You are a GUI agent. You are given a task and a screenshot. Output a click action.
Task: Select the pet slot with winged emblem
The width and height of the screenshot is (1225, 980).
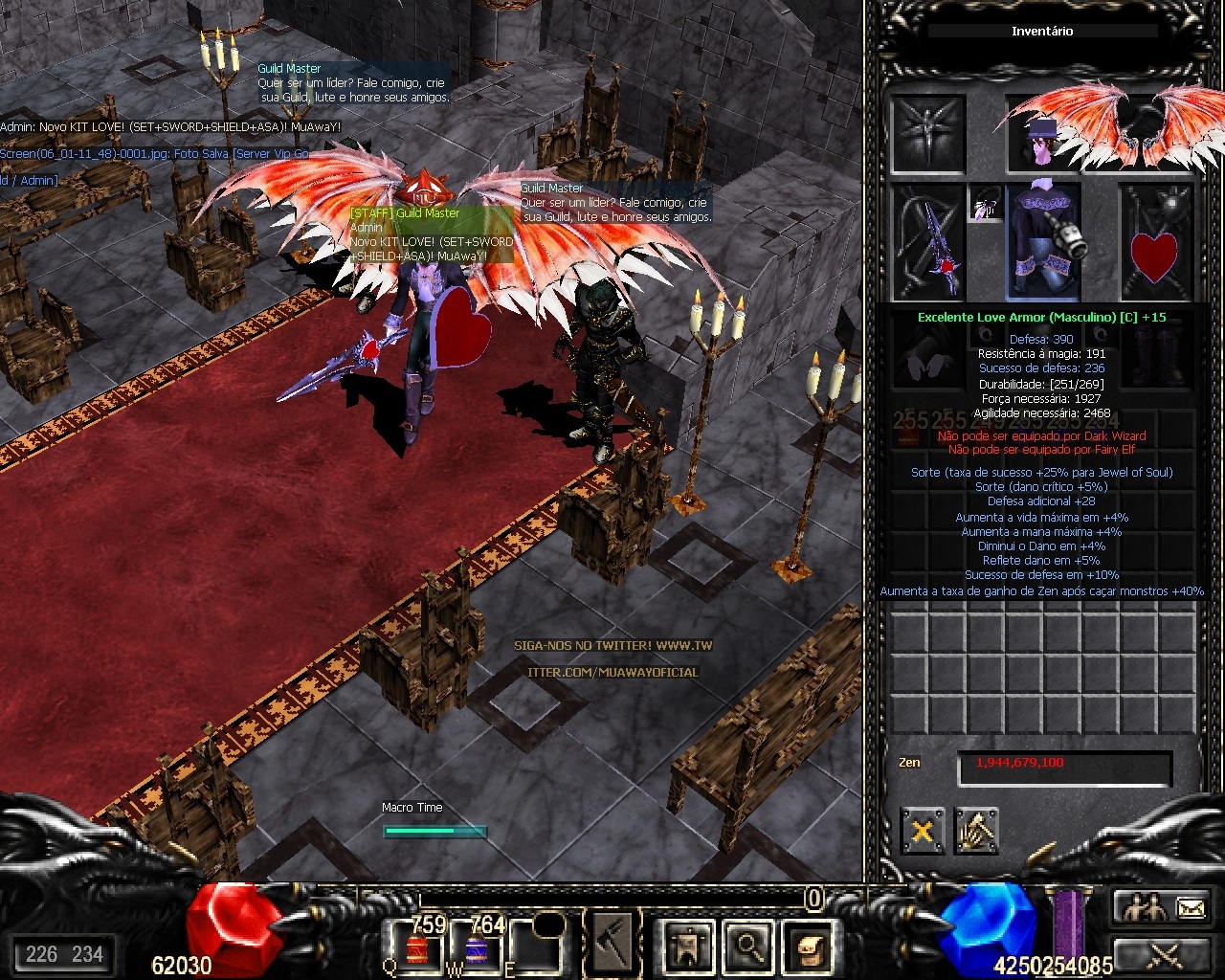[x=926, y=134]
